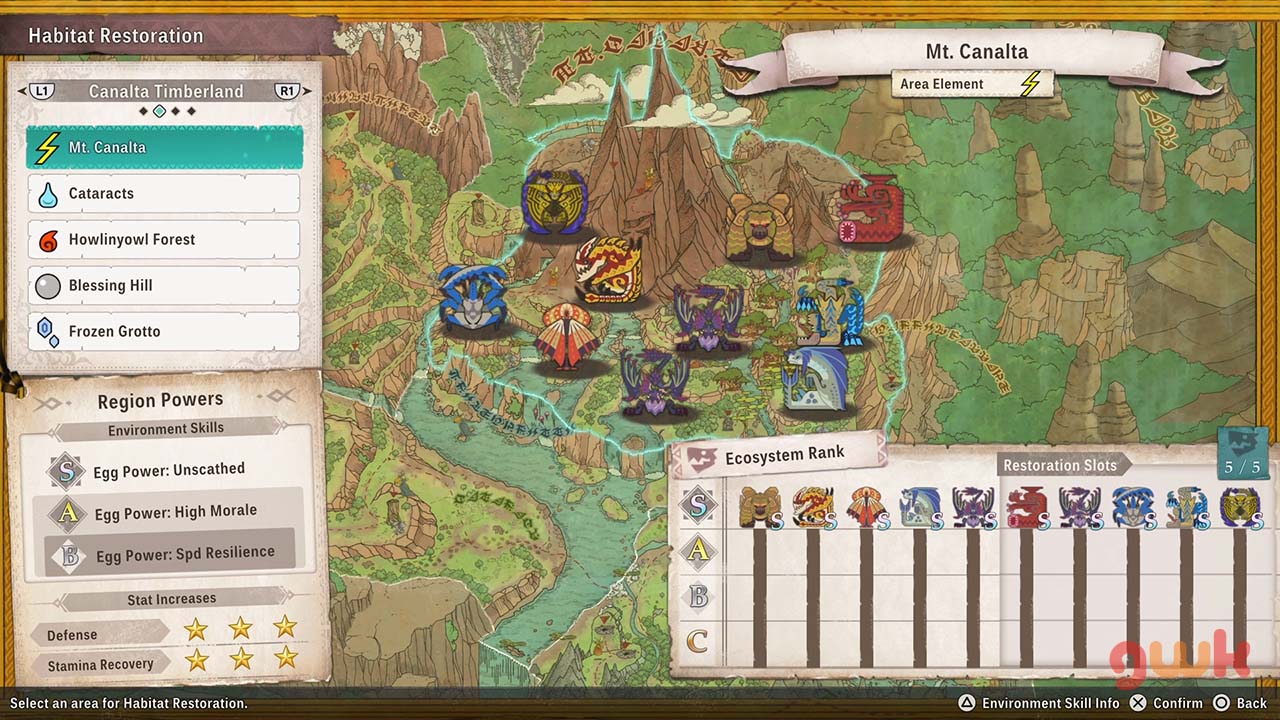Click the yellow horned monster map icon
Viewport: 1280px width, 720px height.
point(553,202)
